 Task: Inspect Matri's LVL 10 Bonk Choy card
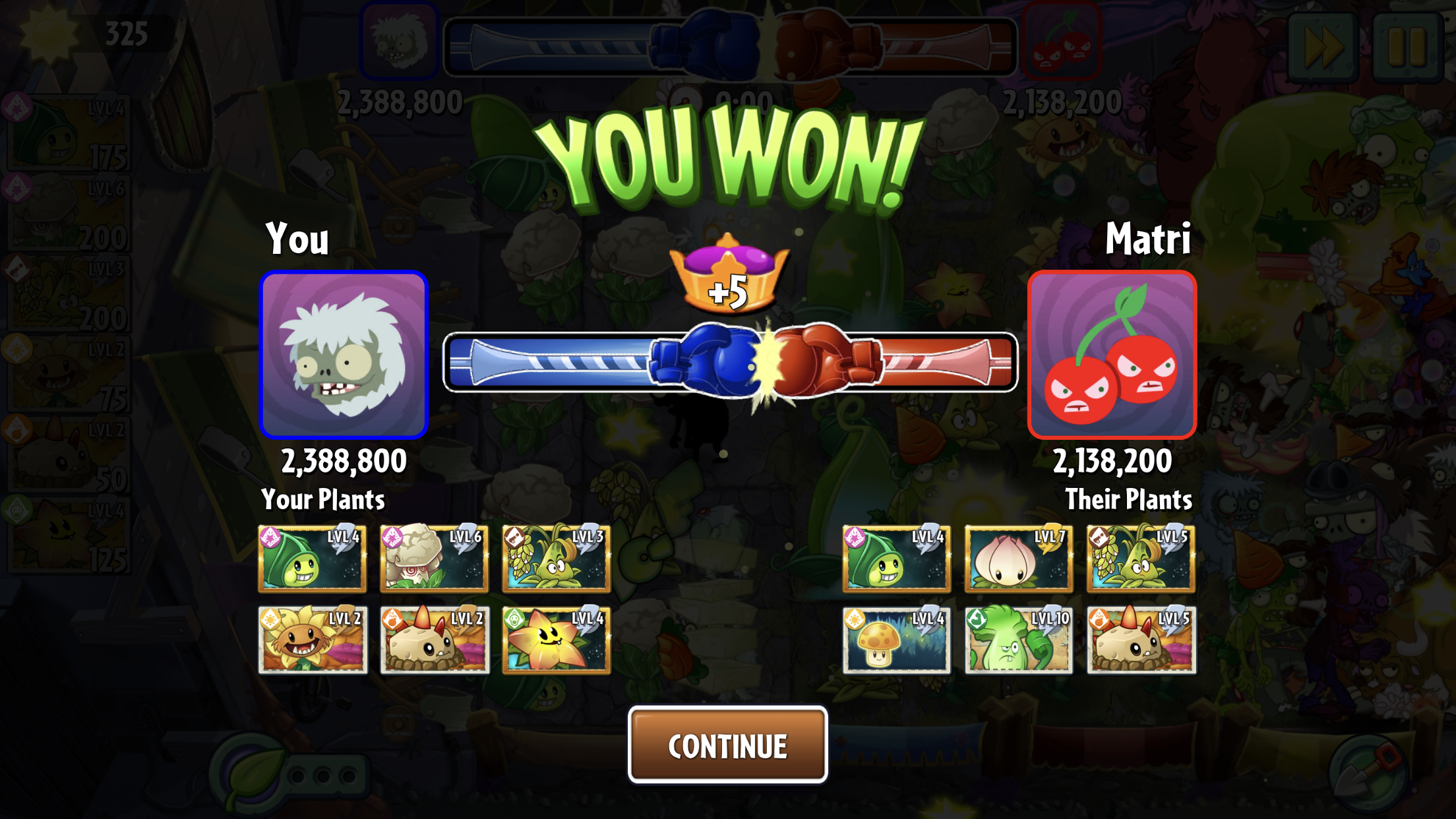click(x=1018, y=639)
